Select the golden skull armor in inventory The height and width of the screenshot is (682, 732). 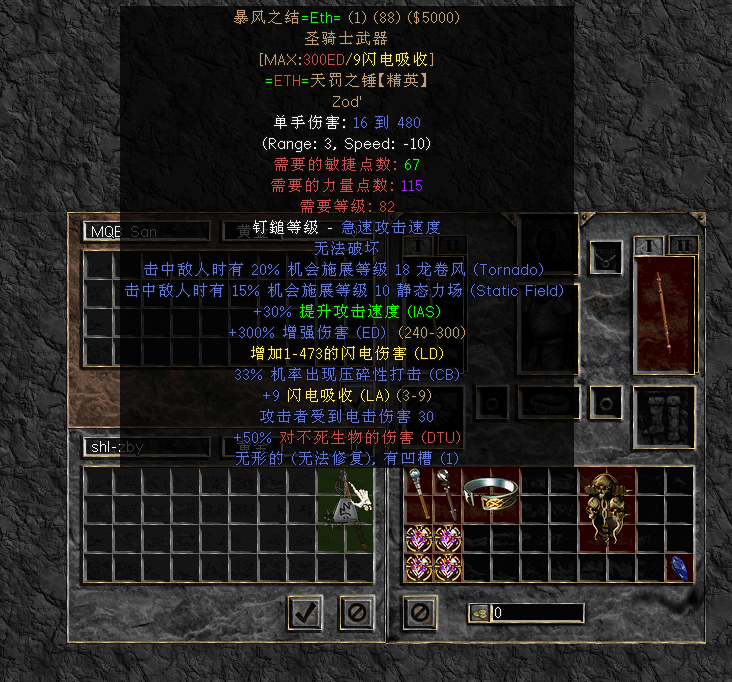[607, 494]
